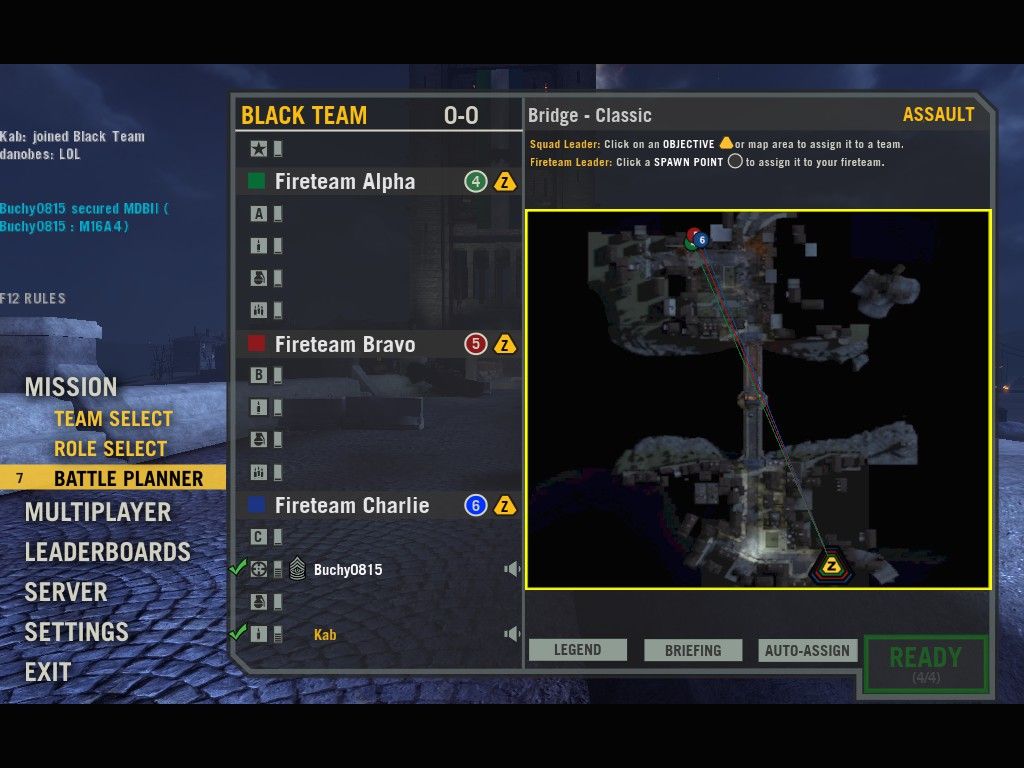Select the Fireteam Alpha header

tap(345, 182)
